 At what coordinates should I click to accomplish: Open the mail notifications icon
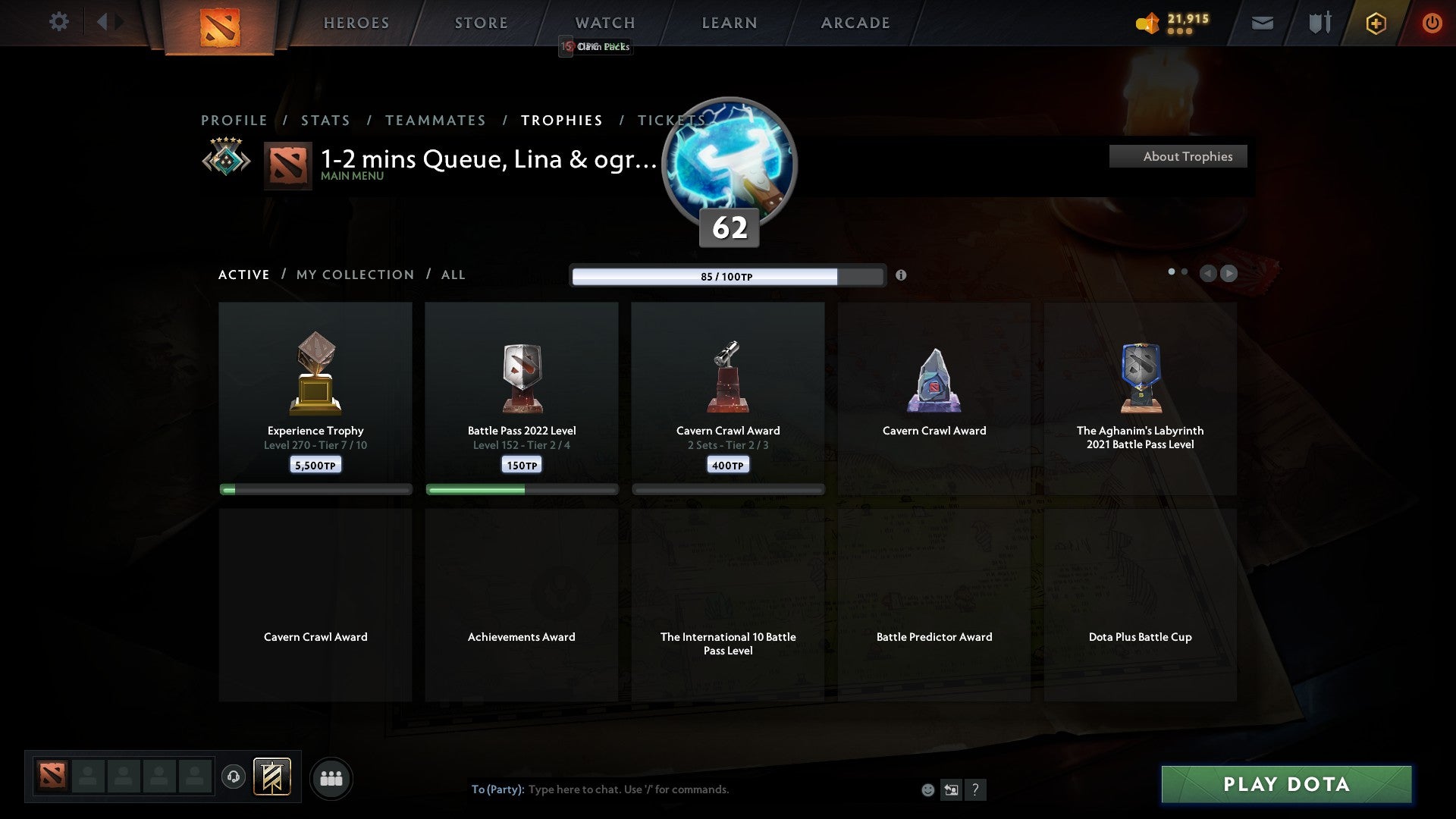point(1262,23)
